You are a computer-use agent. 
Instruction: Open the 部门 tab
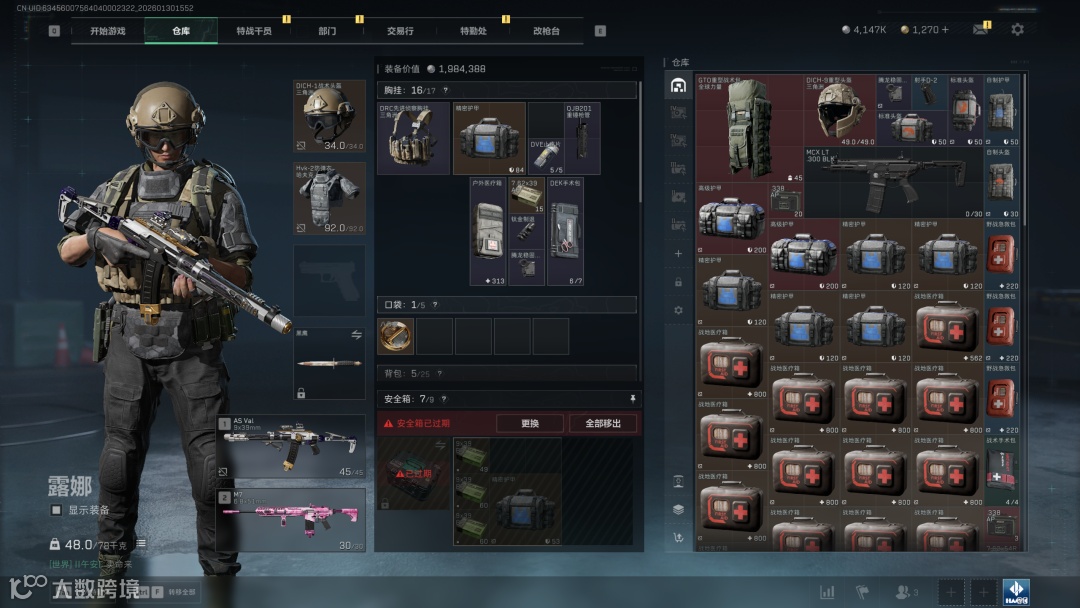(327, 31)
